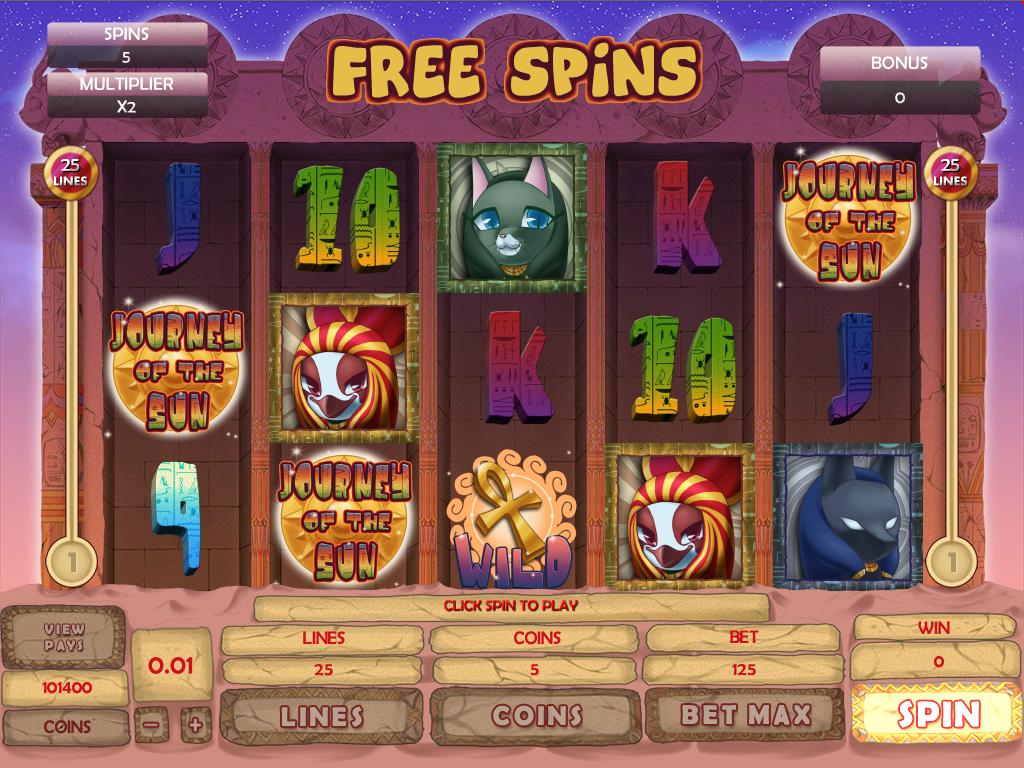Spin the reels with the SPIN button

tap(938, 714)
